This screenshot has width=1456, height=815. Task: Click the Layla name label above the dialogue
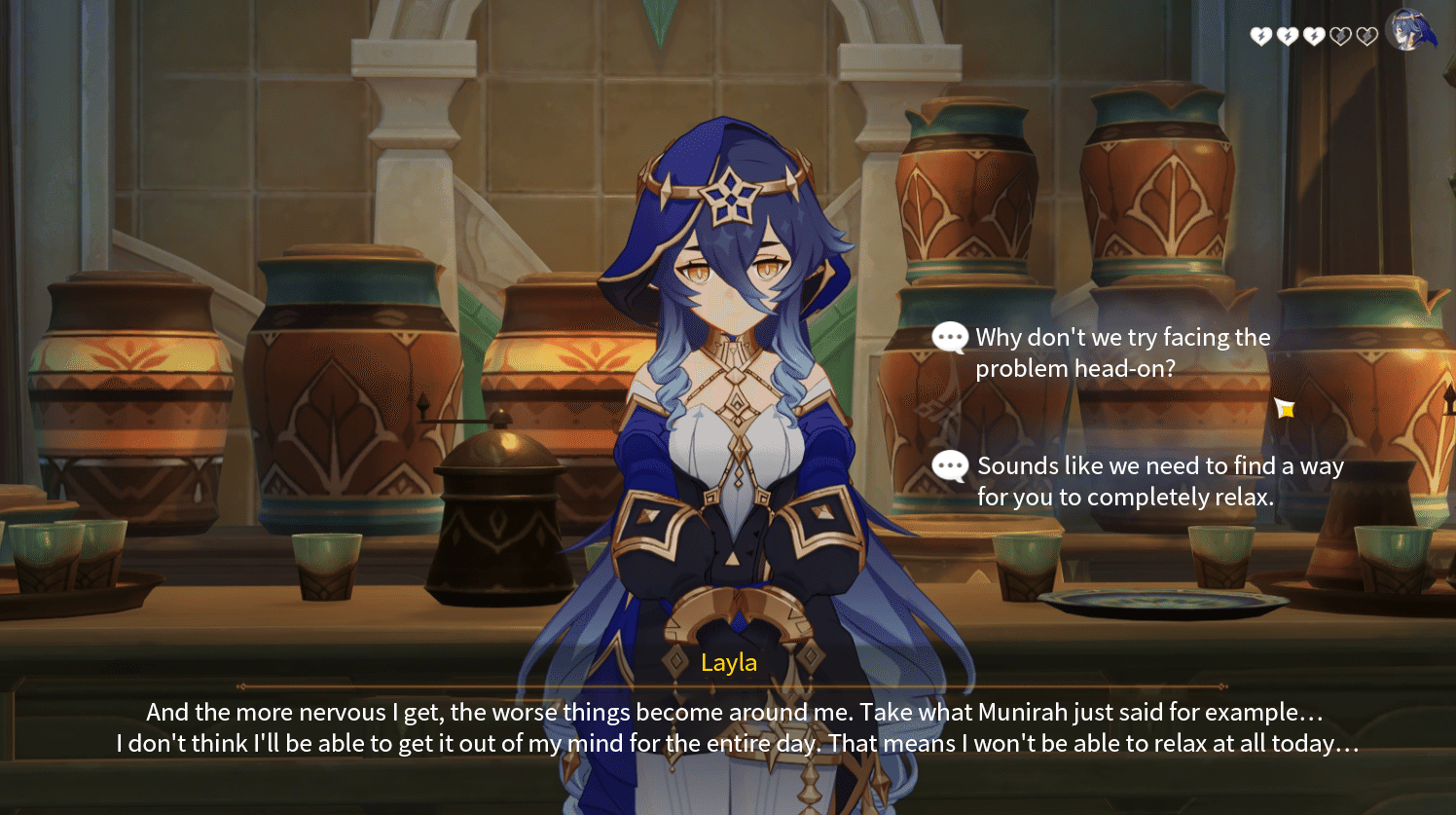click(729, 663)
